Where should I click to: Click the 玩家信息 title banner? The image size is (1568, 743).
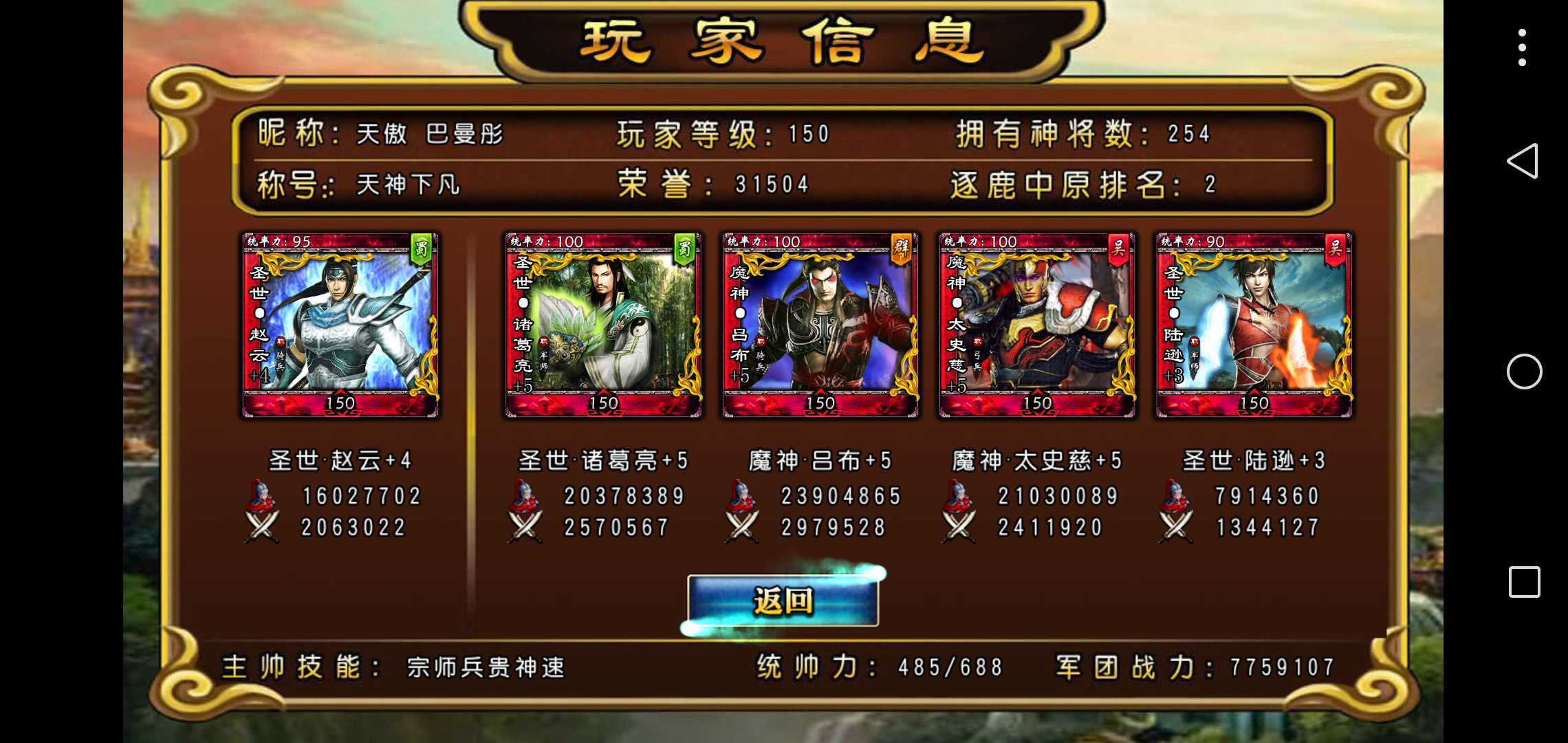784,40
